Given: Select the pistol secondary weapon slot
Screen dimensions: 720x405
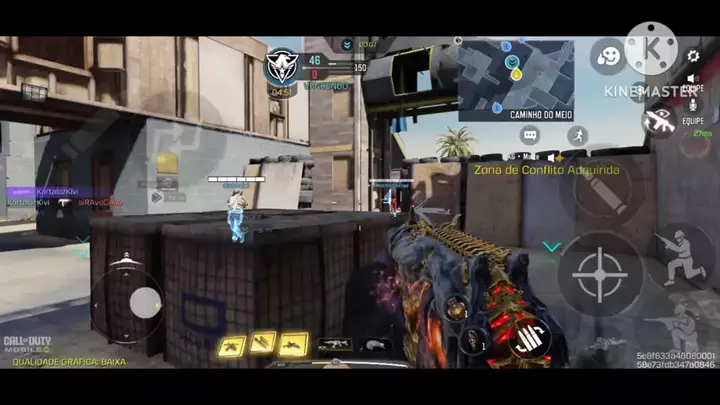Looking at the screenshot, I should tap(376, 345).
